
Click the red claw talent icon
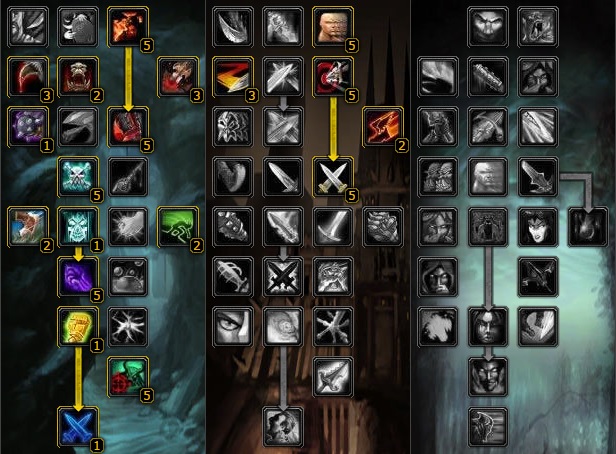pyautogui.click(x=27, y=75)
